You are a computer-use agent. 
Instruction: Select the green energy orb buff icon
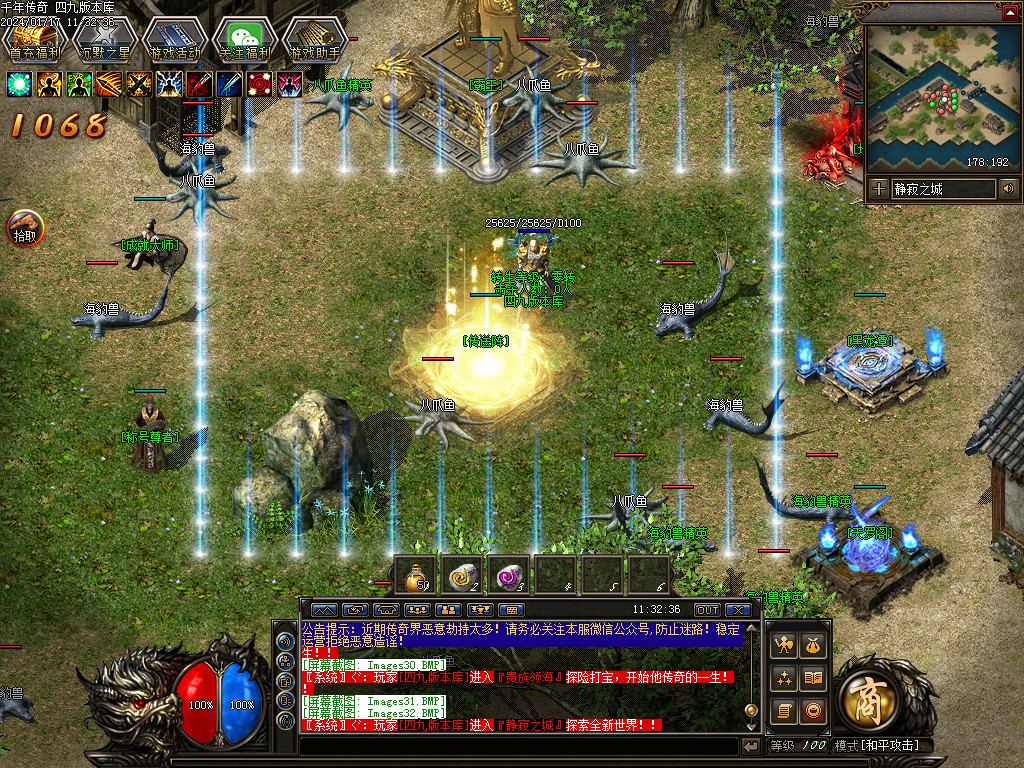[19, 84]
